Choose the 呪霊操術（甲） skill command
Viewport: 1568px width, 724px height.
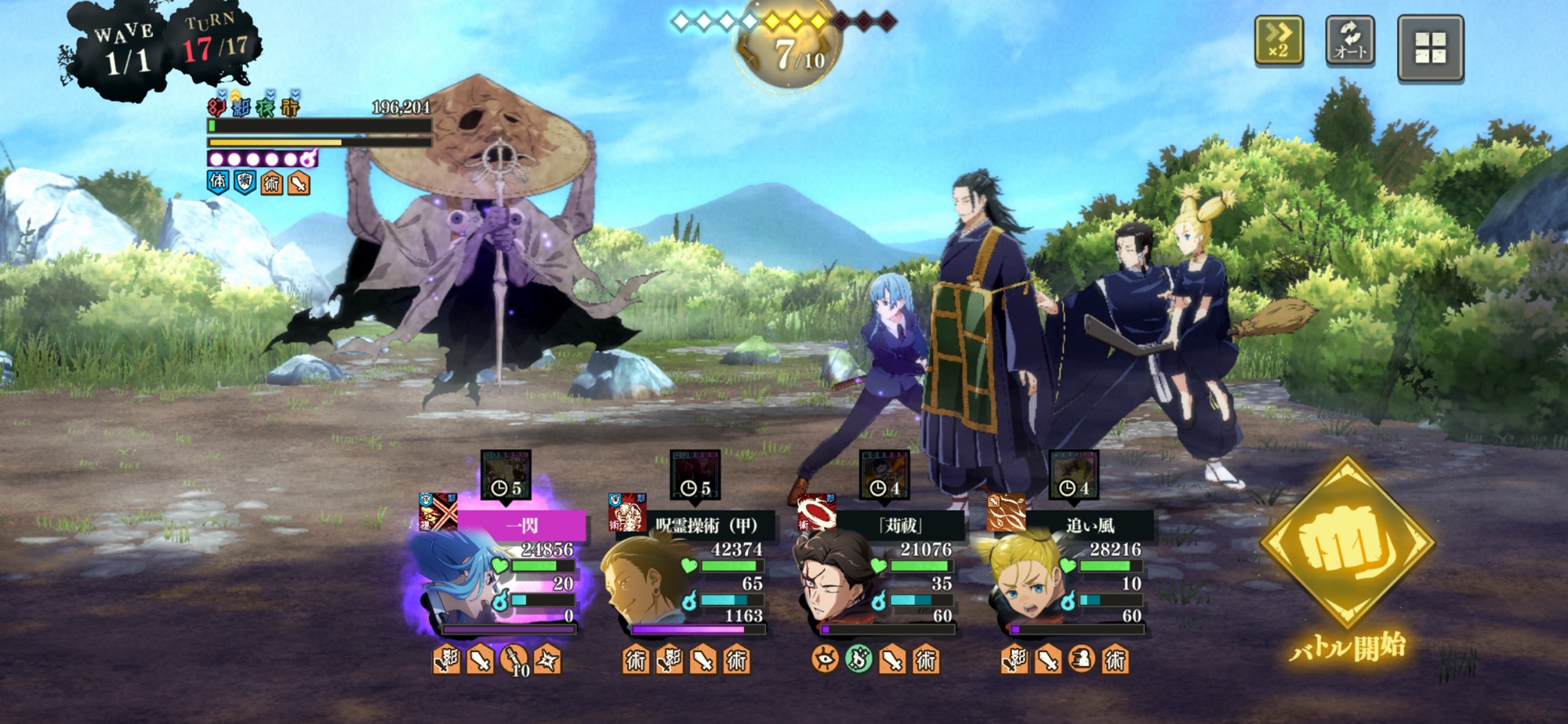tap(706, 525)
